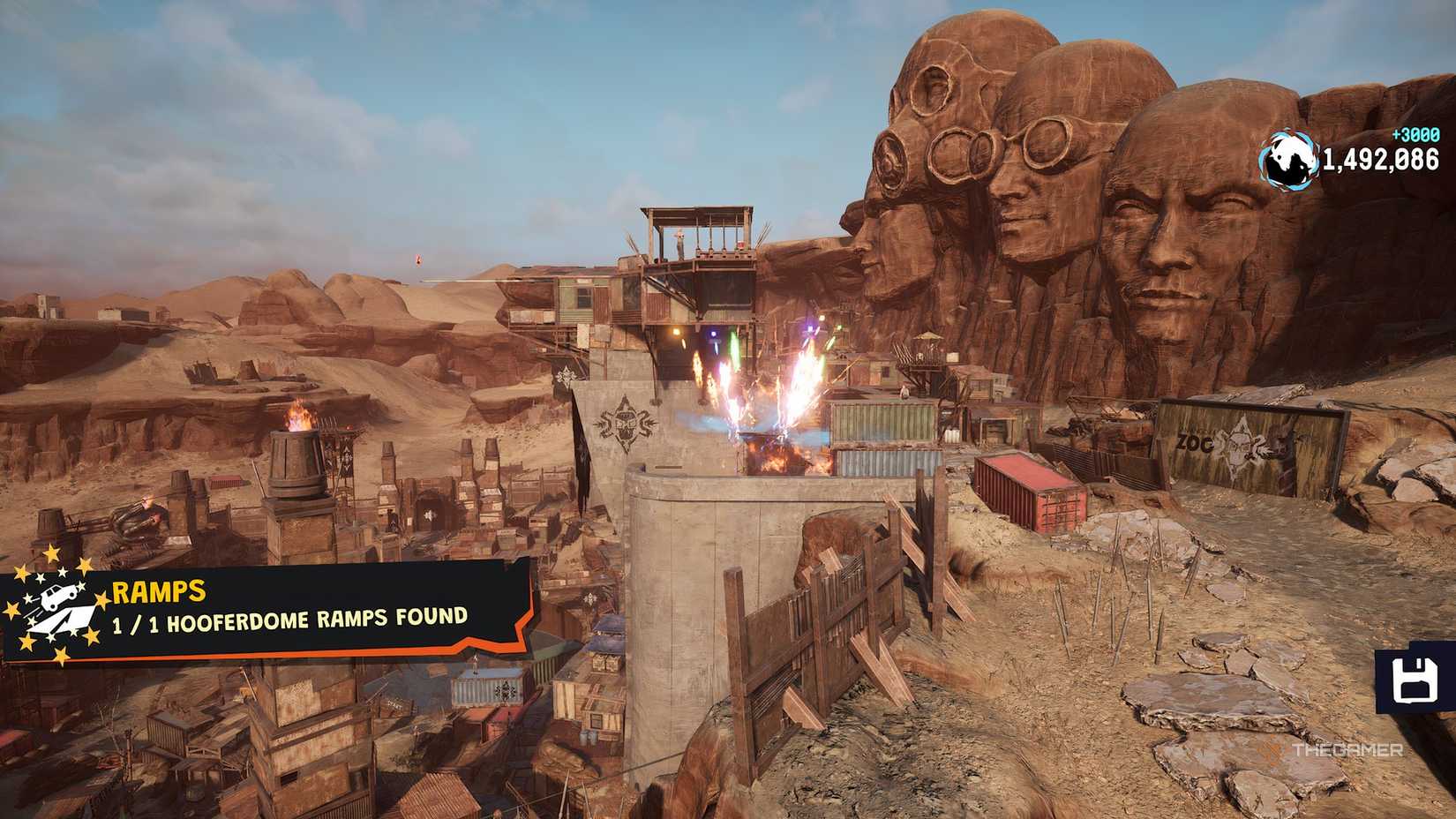
Task: Select the RAMPS heading text
Action: [x=157, y=591]
